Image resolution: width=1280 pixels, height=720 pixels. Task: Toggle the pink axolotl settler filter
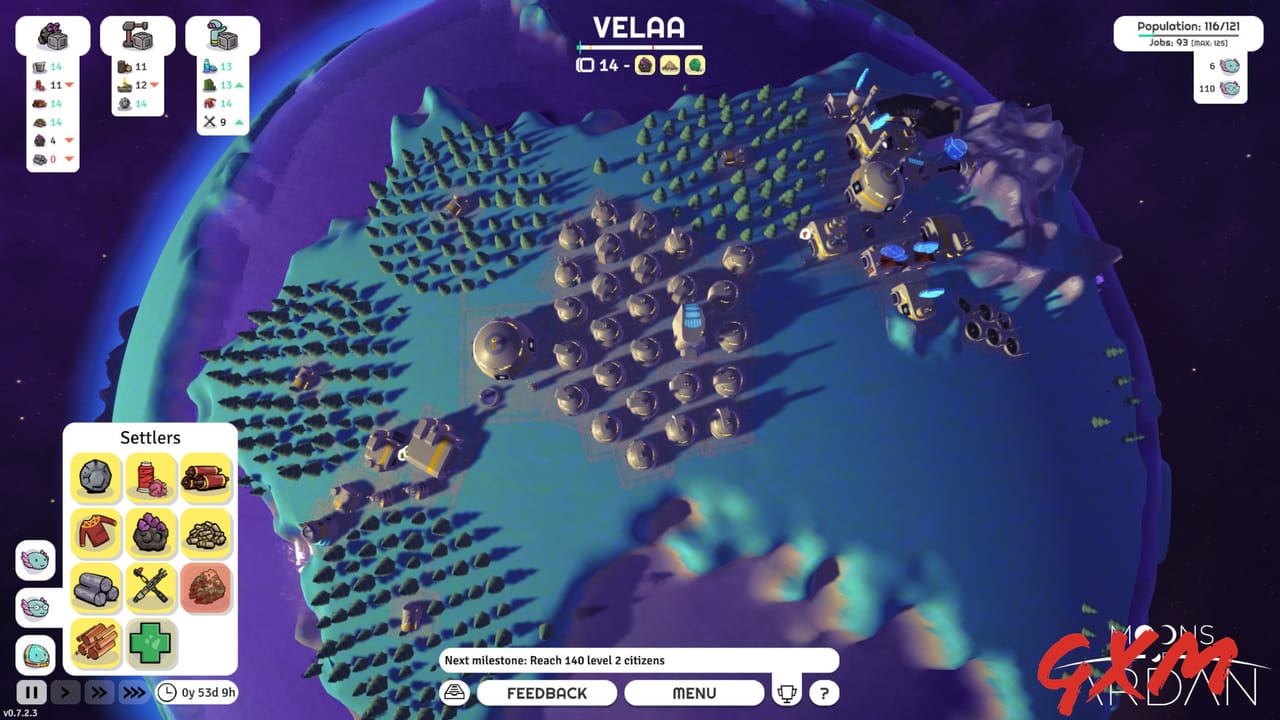(x=33, y=561)
